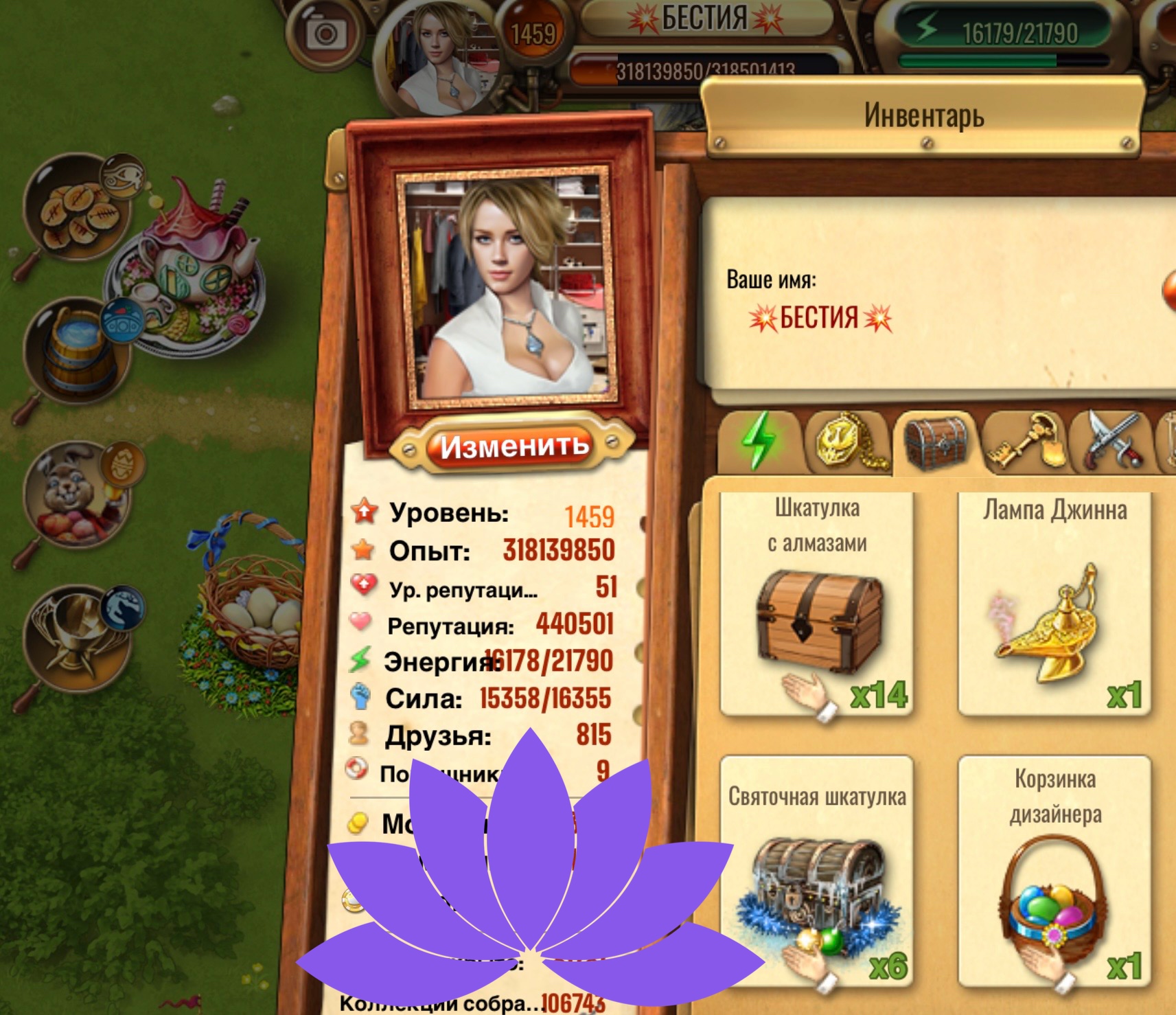Image resolution: width=1176 pixels, height=1015 pixels.
Task: Open the gold medallion tab
Action: (846, 443)
